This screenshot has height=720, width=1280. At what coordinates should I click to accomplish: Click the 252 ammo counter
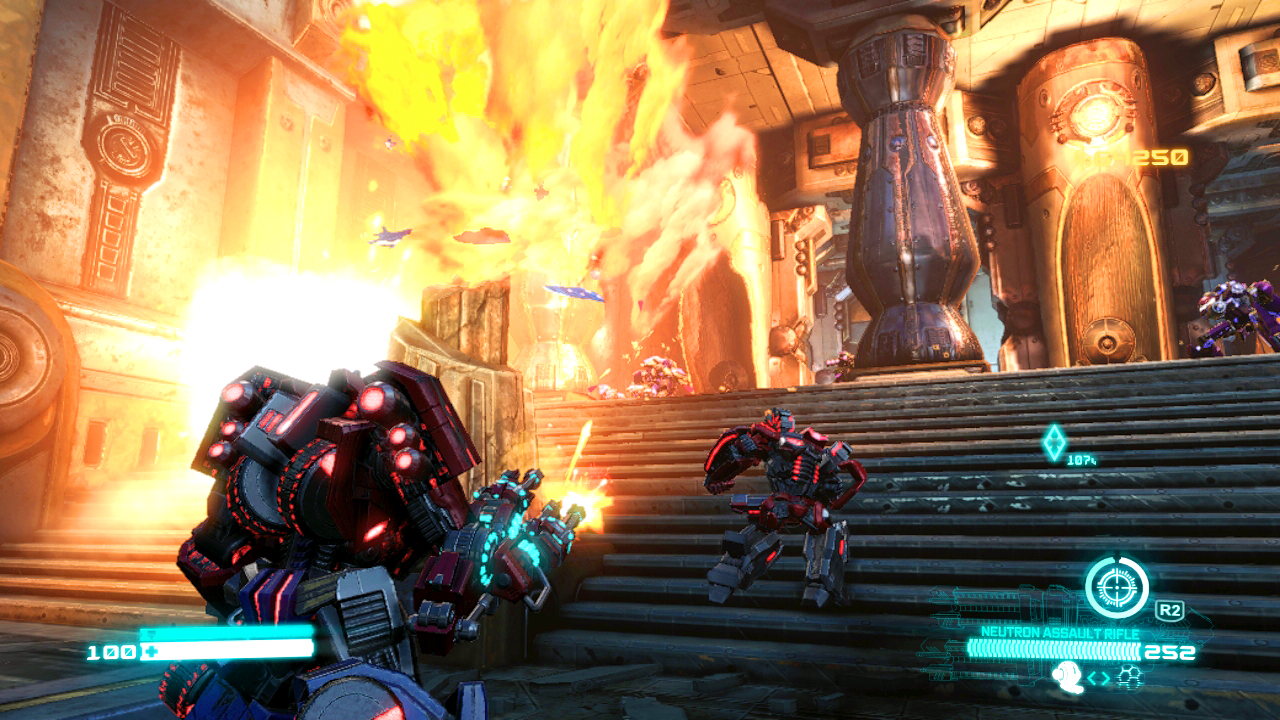[x=1170, y=650]
